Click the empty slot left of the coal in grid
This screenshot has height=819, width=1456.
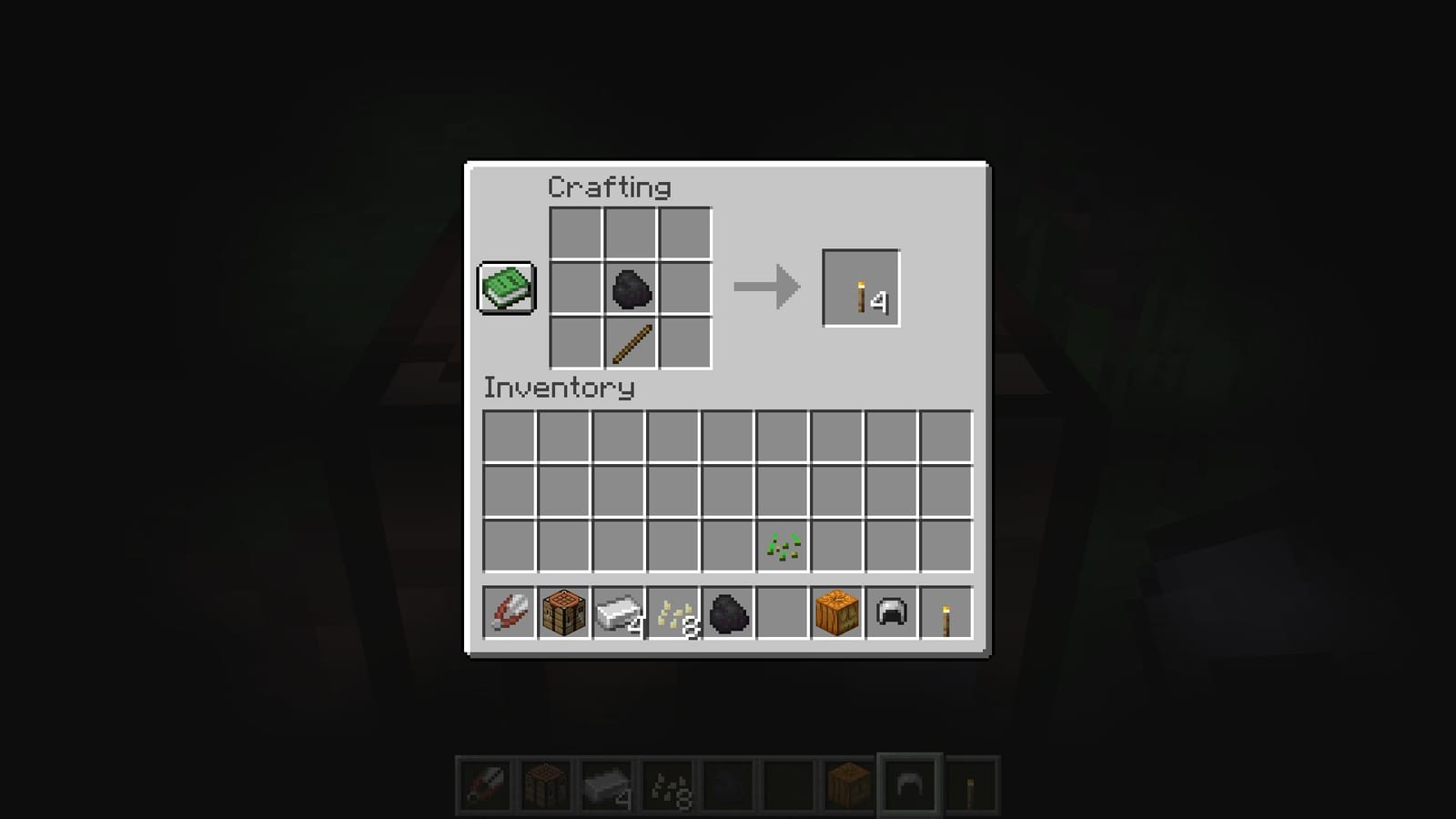pos(577,288)
